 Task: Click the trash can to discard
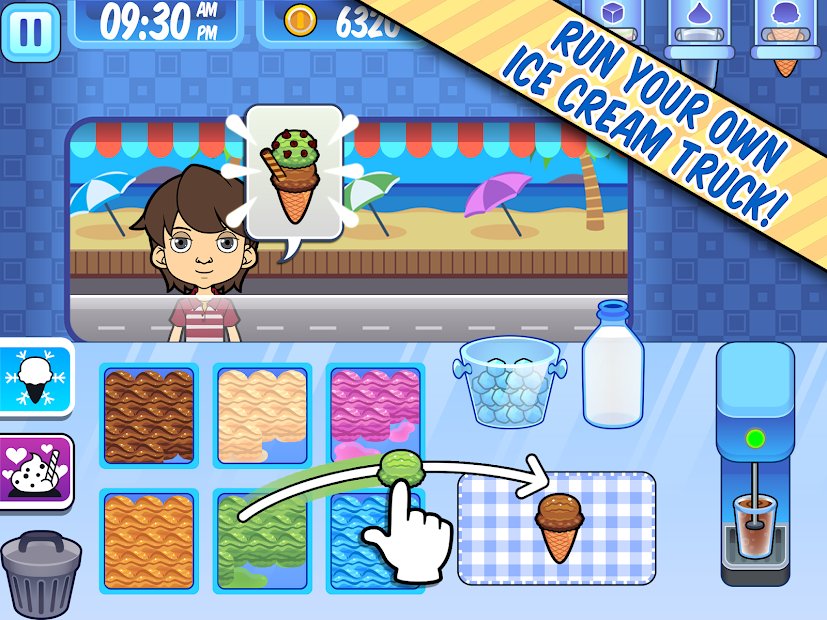click(42, 573)
